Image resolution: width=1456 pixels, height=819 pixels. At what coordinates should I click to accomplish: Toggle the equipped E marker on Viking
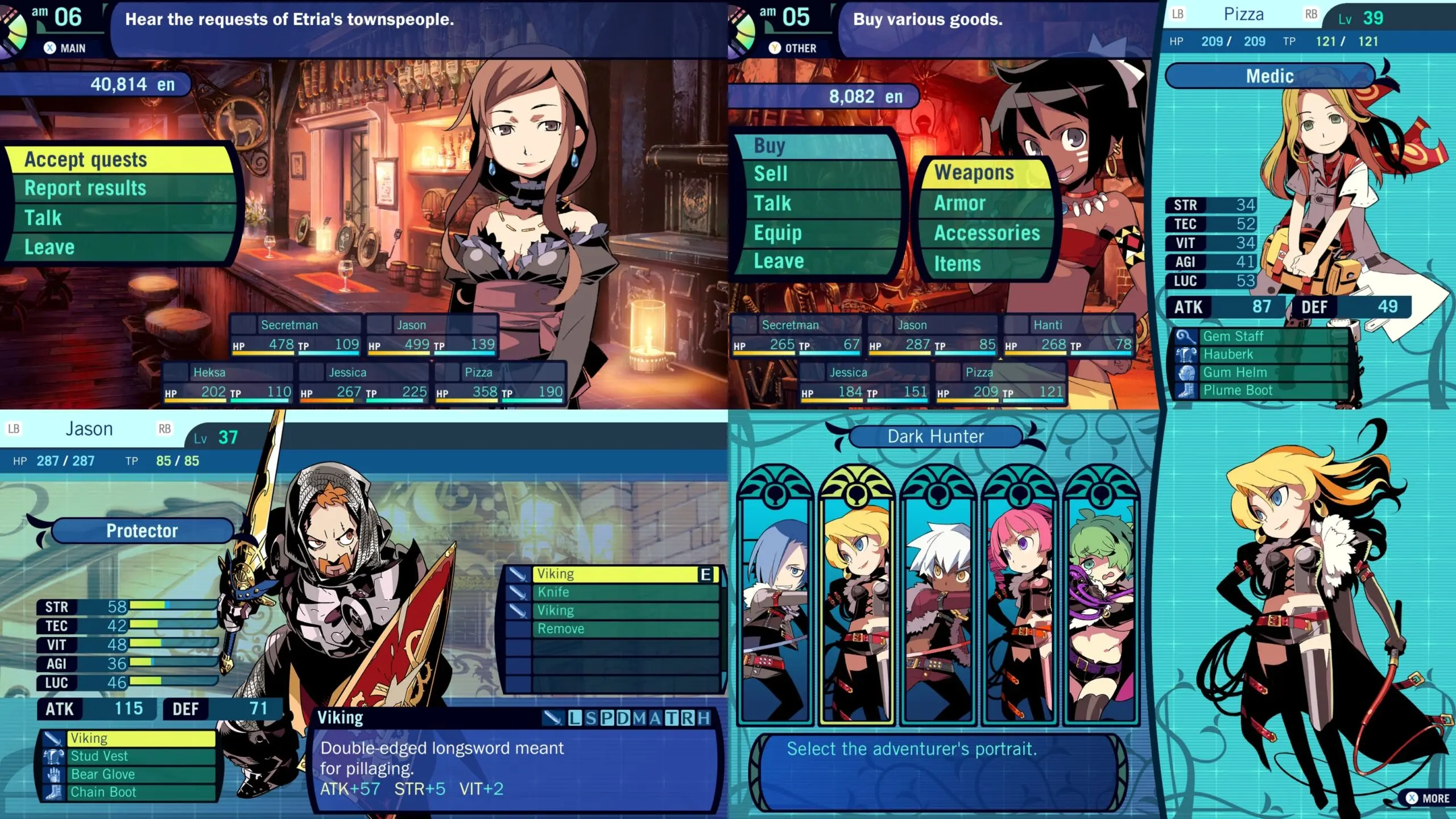pos(705,574)
